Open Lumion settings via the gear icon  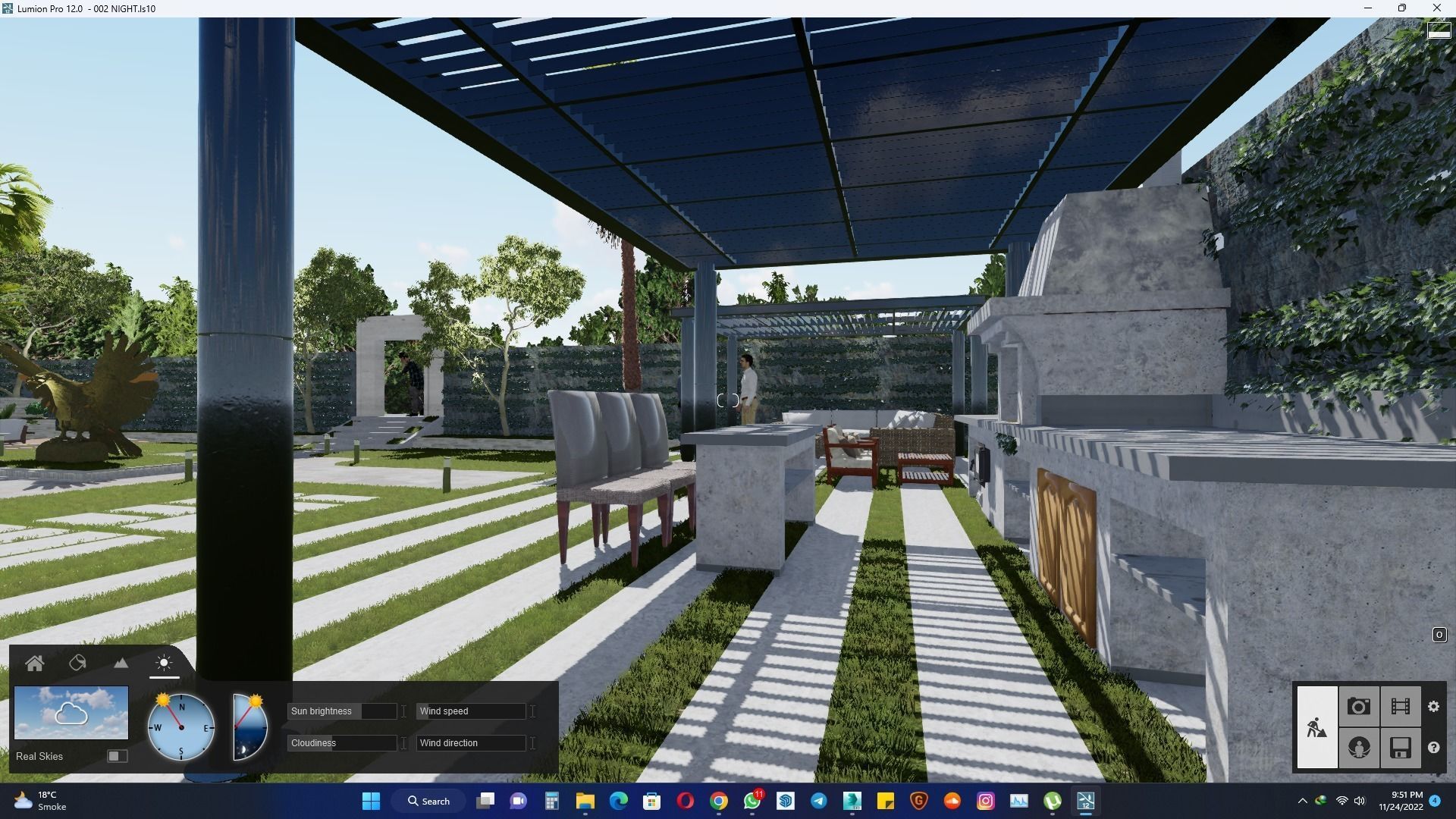coord(1434,706)
